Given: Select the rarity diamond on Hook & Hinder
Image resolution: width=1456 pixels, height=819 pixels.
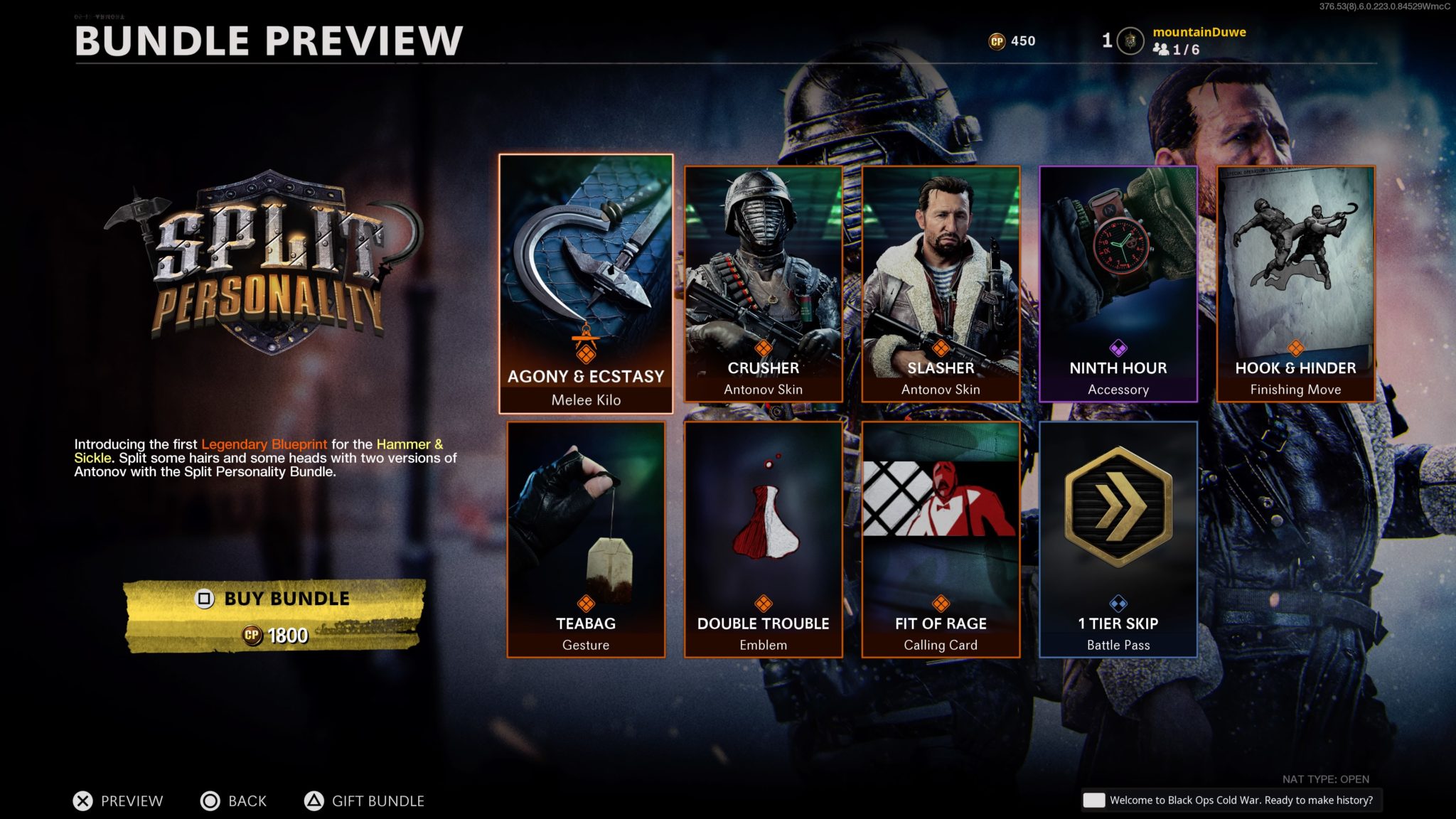Looking at the screenshot, I should point(1295,347).
